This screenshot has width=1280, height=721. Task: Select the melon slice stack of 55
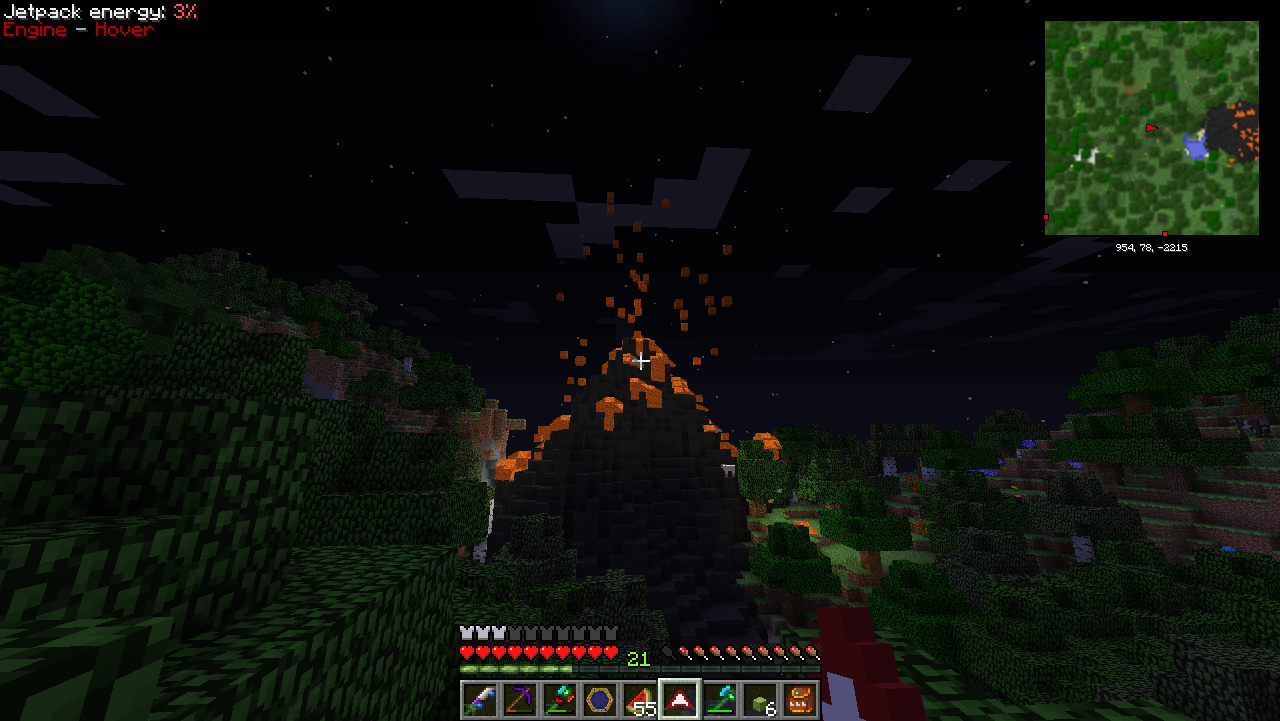click(640, 699)
